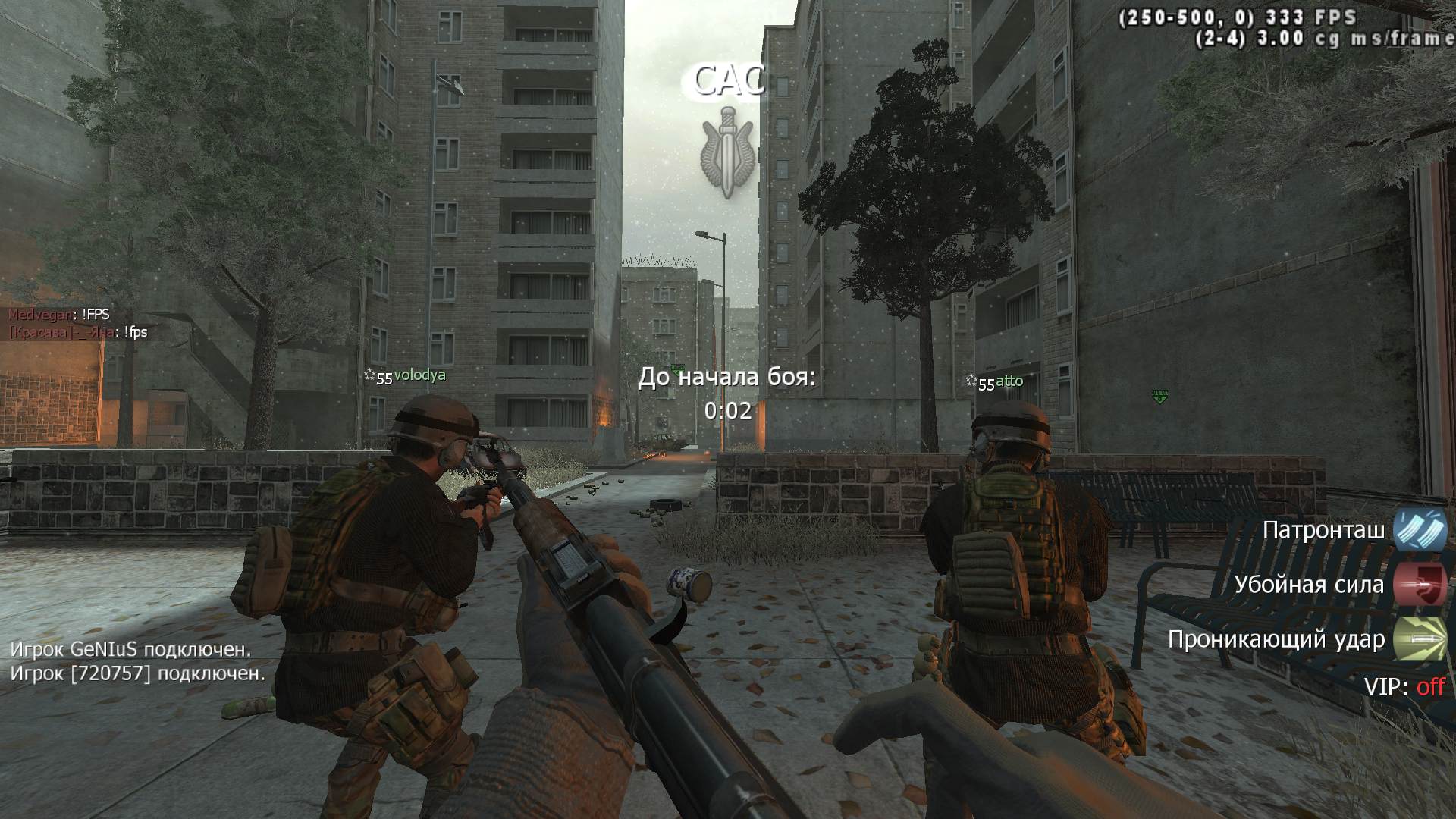Select Medvegan's !FPS chat message
Screen dimensions: 1456x819
[59, 315]
